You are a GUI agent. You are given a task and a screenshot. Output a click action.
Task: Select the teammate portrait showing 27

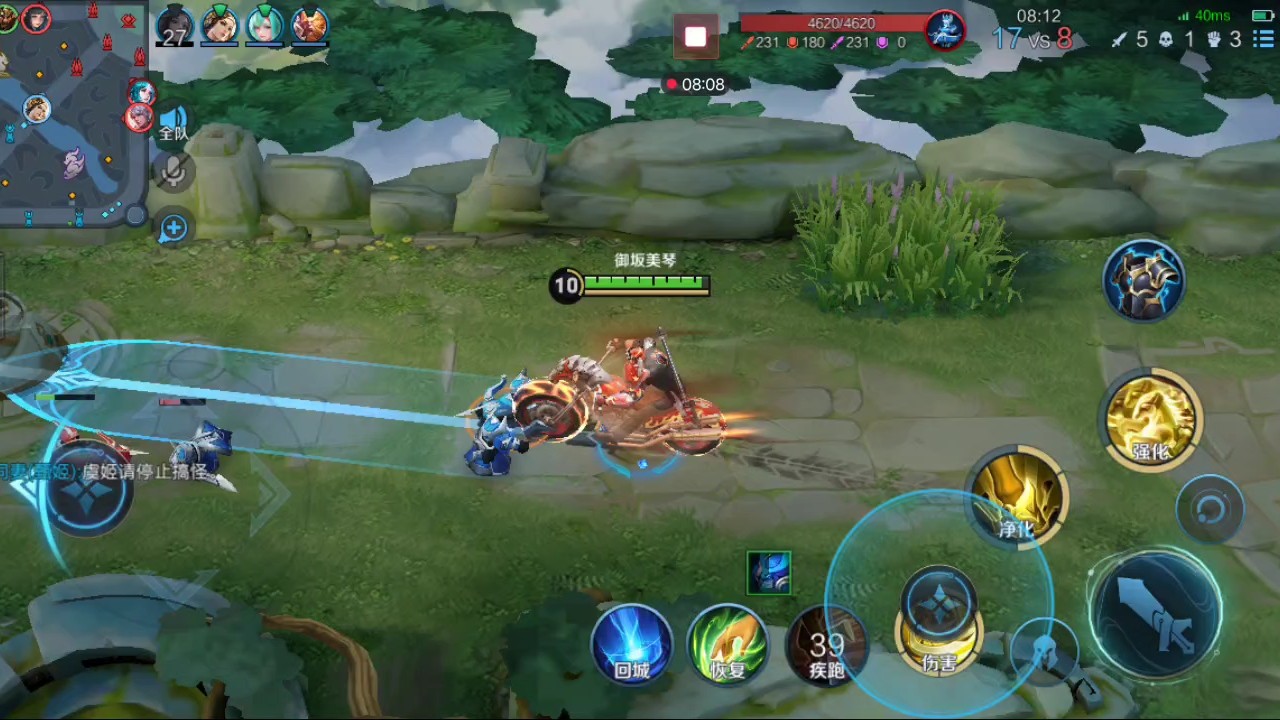pyautogui.click(x=176, y=26)
